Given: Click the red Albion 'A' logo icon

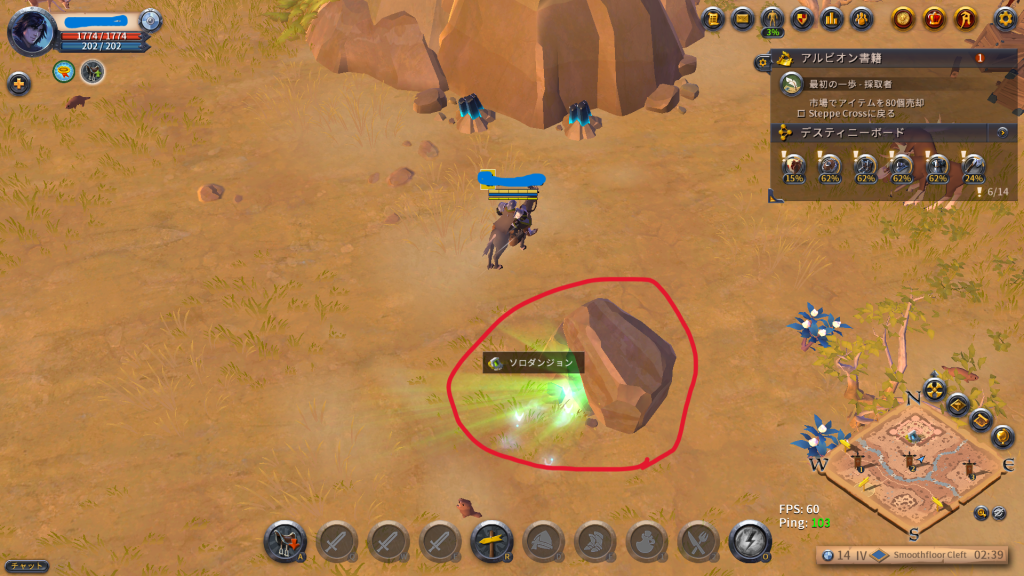Looking at the screenshot, I should pyautogui.click(x=964, y=18).
